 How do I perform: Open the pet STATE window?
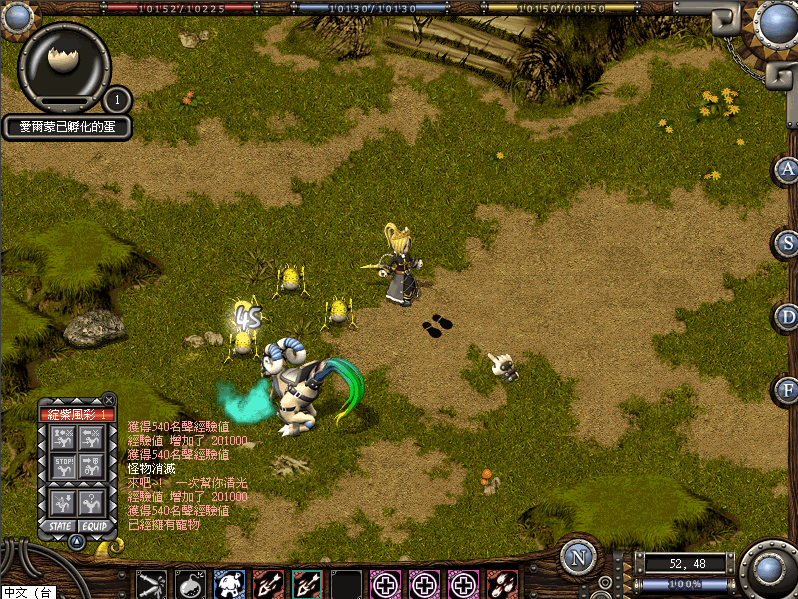[x=60, y=526]
